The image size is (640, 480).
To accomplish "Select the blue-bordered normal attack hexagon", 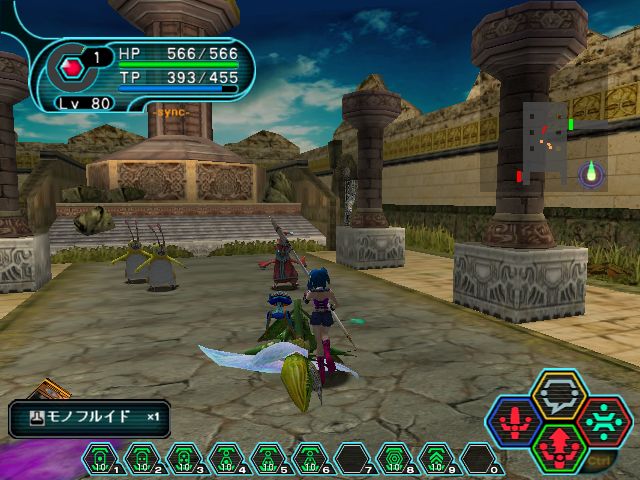I will tap(515, 422).
